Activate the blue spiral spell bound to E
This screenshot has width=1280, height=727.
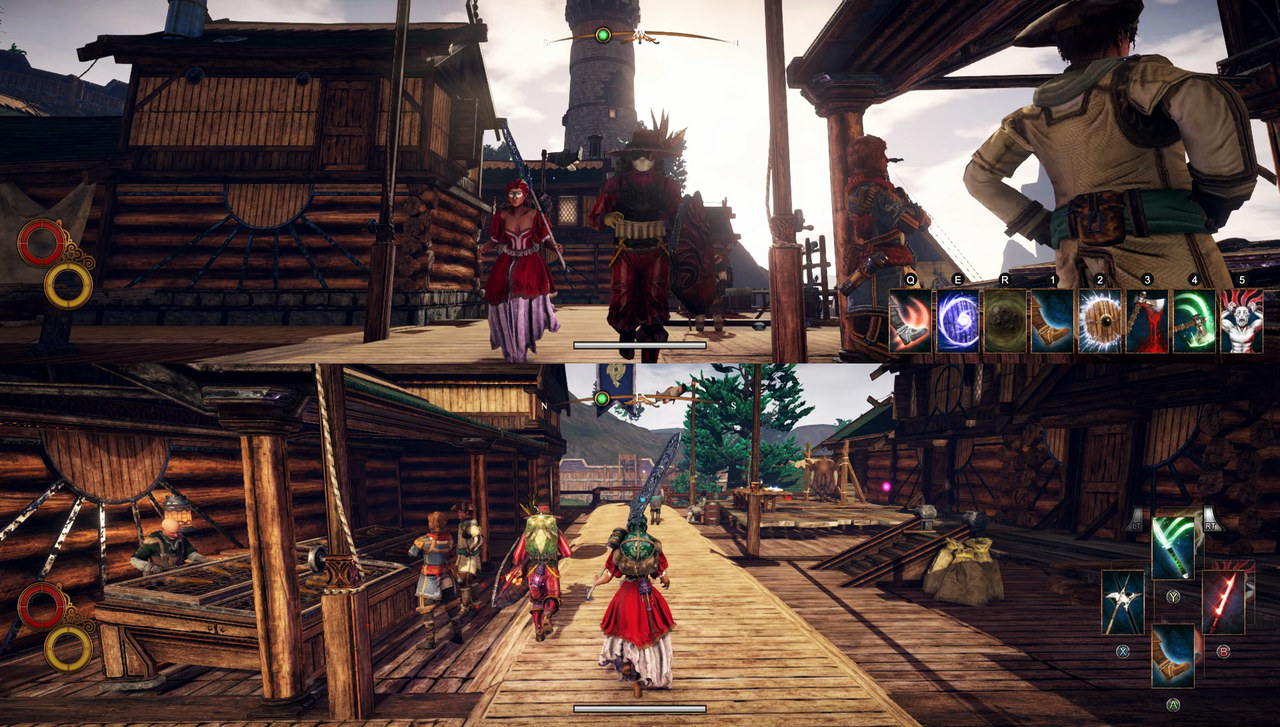956,320
